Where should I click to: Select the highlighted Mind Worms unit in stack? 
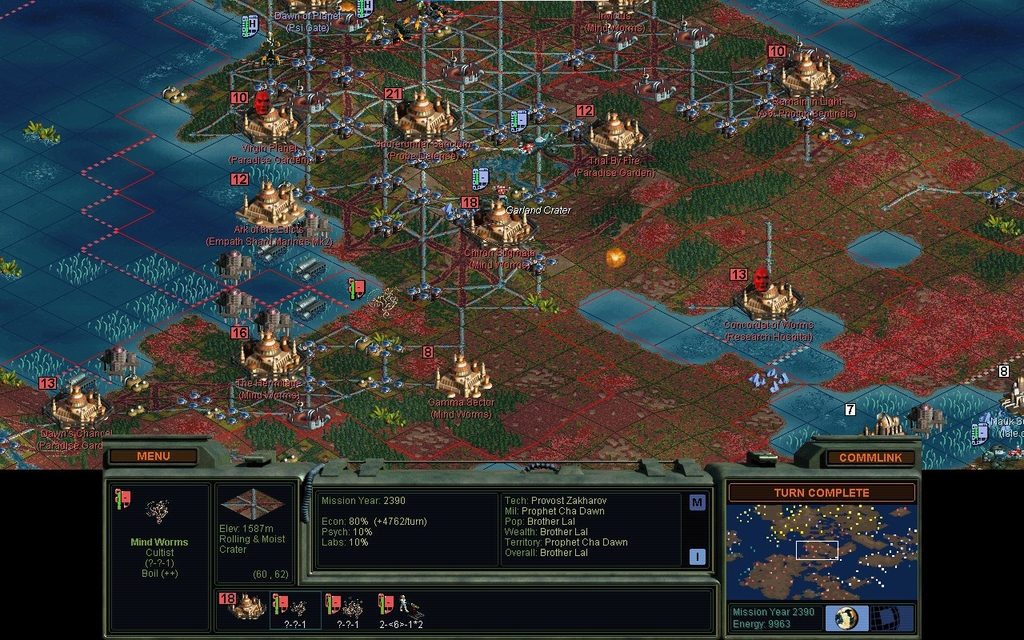click(x=296, y=608)
